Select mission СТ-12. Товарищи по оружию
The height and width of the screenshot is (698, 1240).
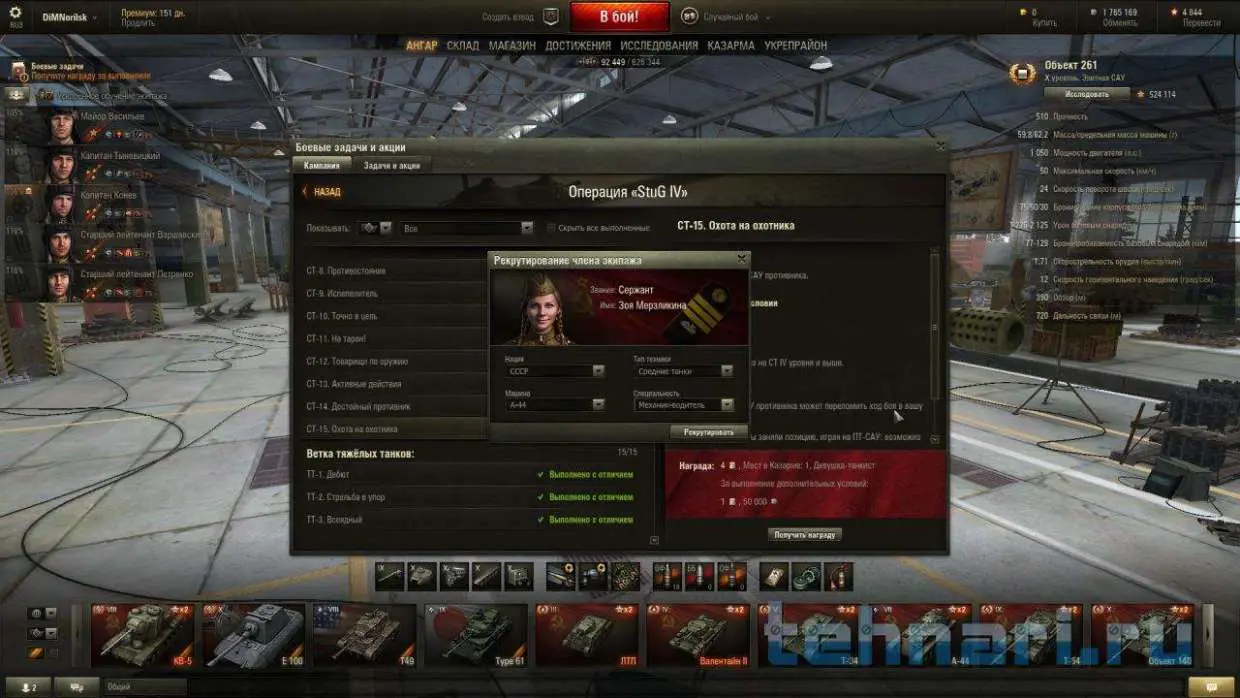point(357,361)
